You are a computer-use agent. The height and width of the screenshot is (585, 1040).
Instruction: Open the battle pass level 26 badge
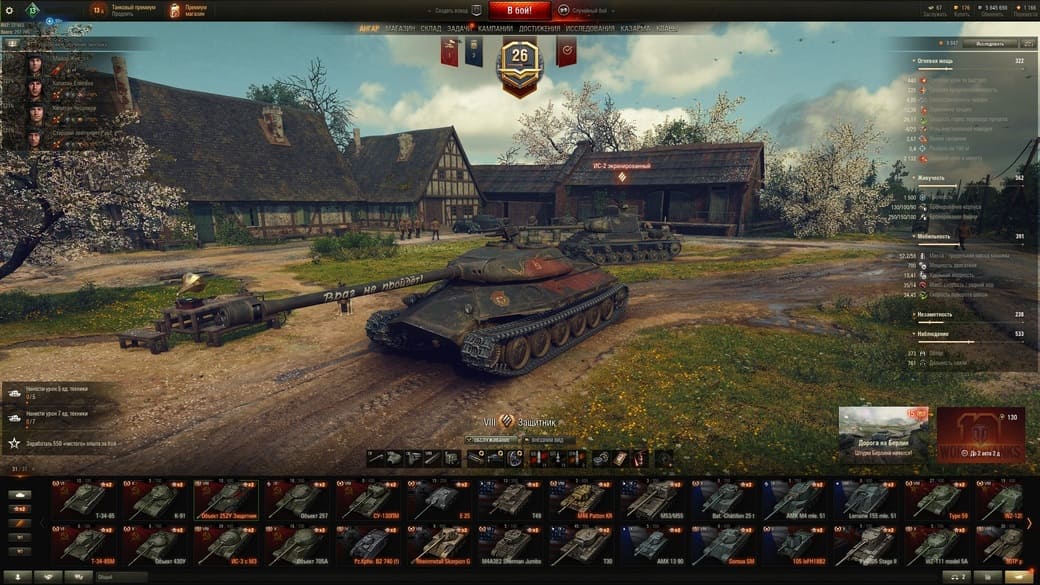pyautogui.click(x=519, y=60)
